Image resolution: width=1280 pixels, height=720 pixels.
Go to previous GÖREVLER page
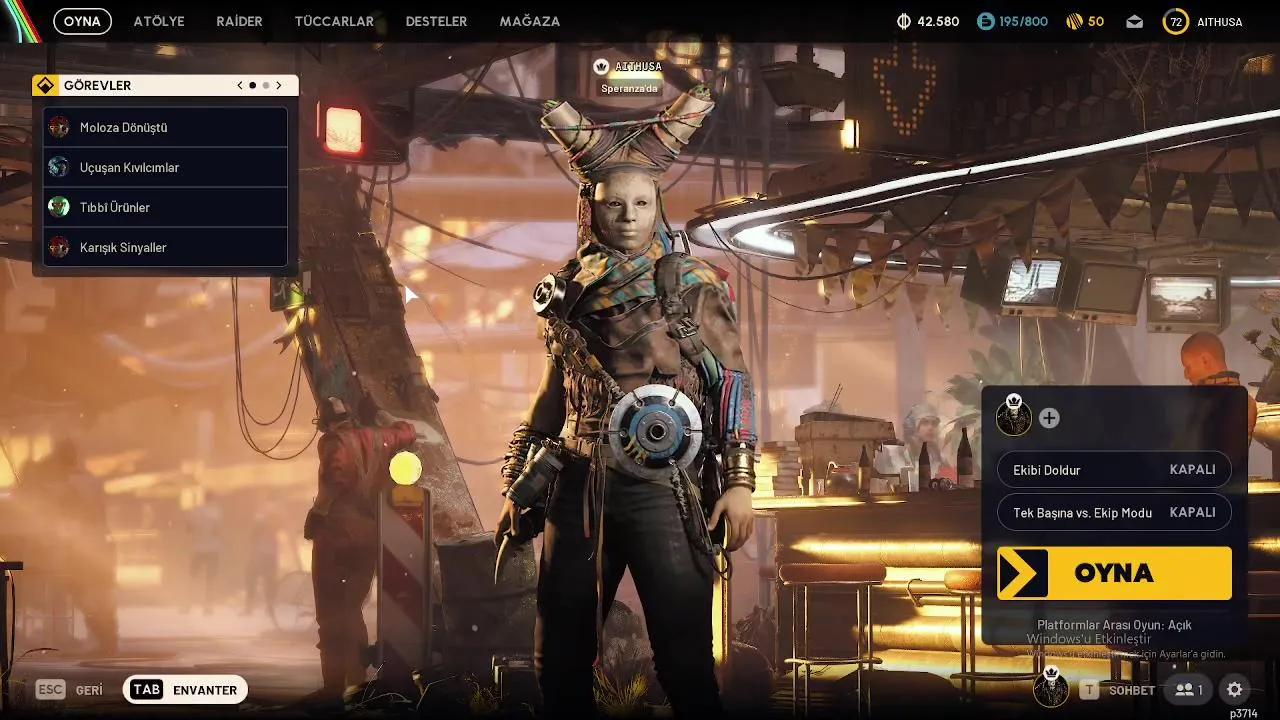coord(240,86)
